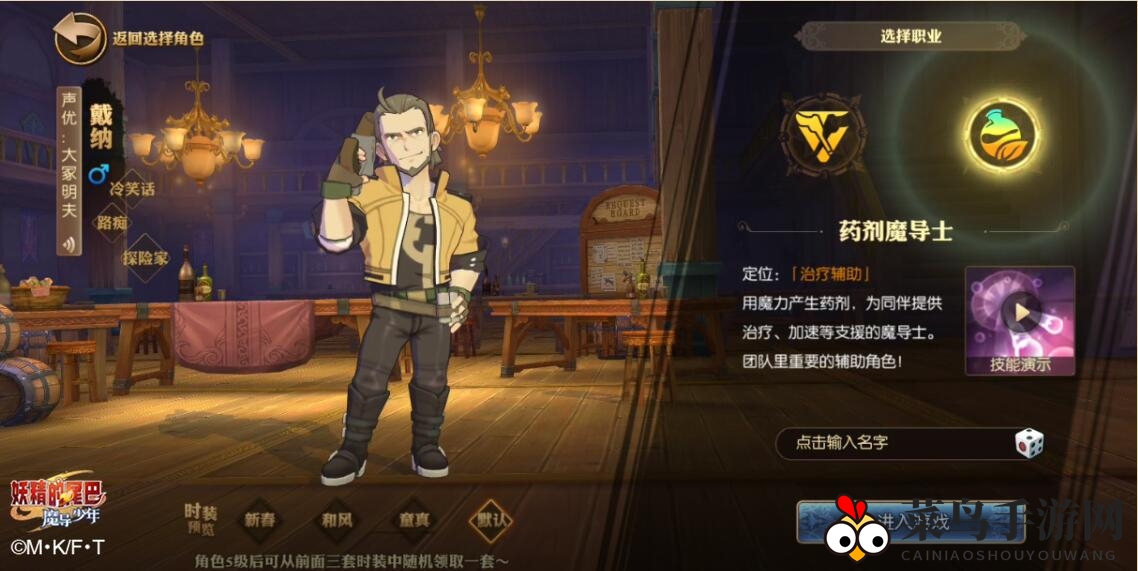
Task: Roll the dice for a random name
Action: point(1029,443)
